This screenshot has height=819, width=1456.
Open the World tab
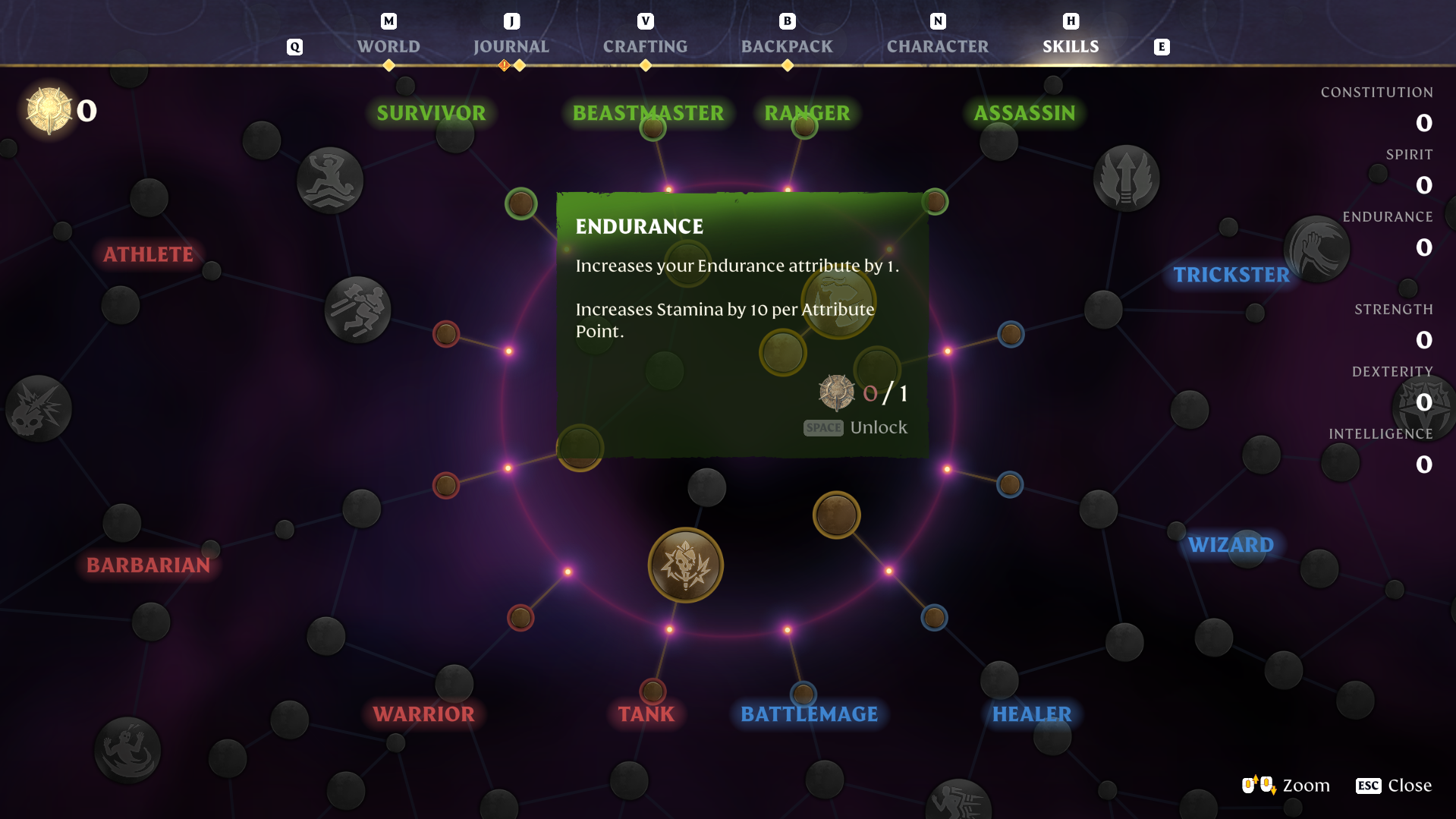388,46
